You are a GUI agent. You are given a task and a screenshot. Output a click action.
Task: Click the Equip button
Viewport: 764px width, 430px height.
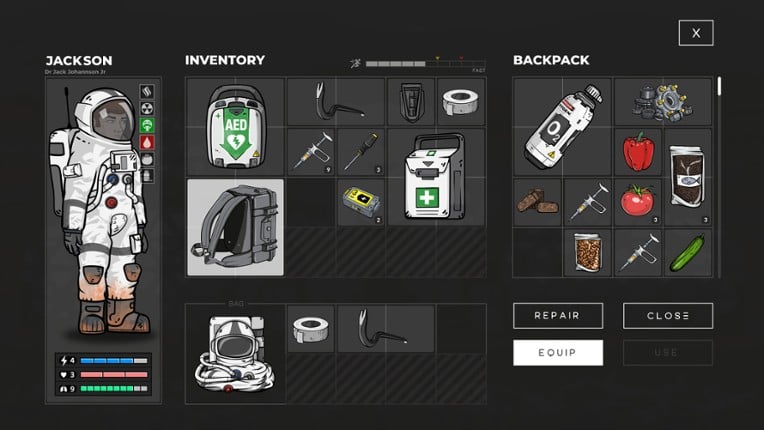[557, 352]
